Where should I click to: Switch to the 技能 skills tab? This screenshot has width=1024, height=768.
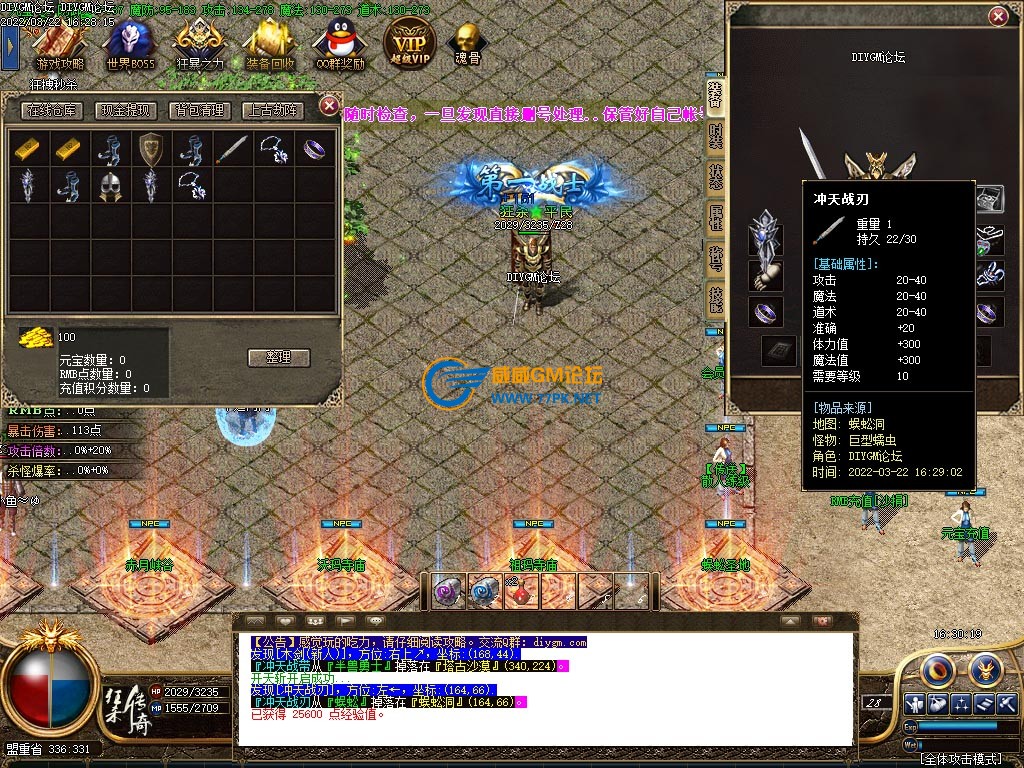(x=716, y=298)
